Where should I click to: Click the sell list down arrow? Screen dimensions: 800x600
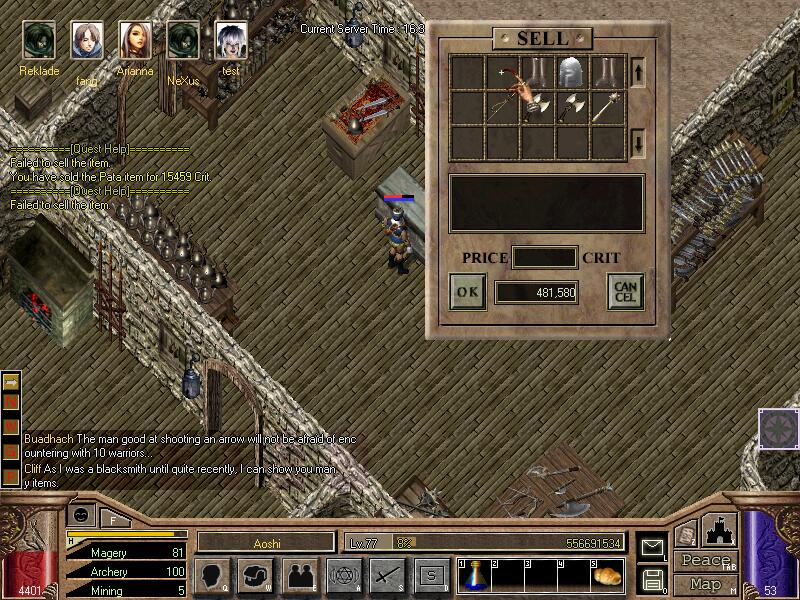coord(639,143)
